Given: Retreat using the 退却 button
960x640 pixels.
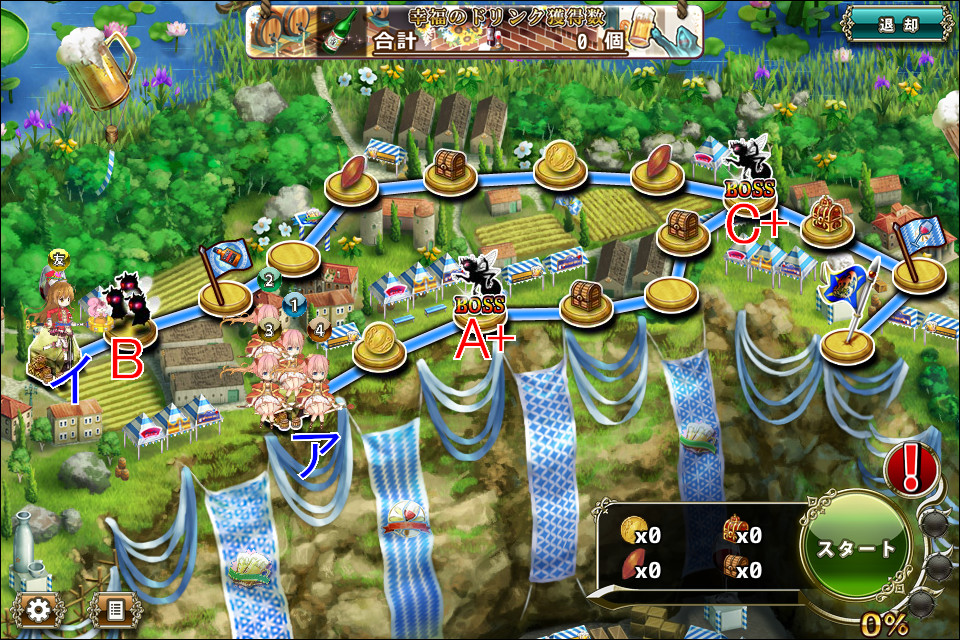Looking at the screenshot, I should click(x=894, y=24).
